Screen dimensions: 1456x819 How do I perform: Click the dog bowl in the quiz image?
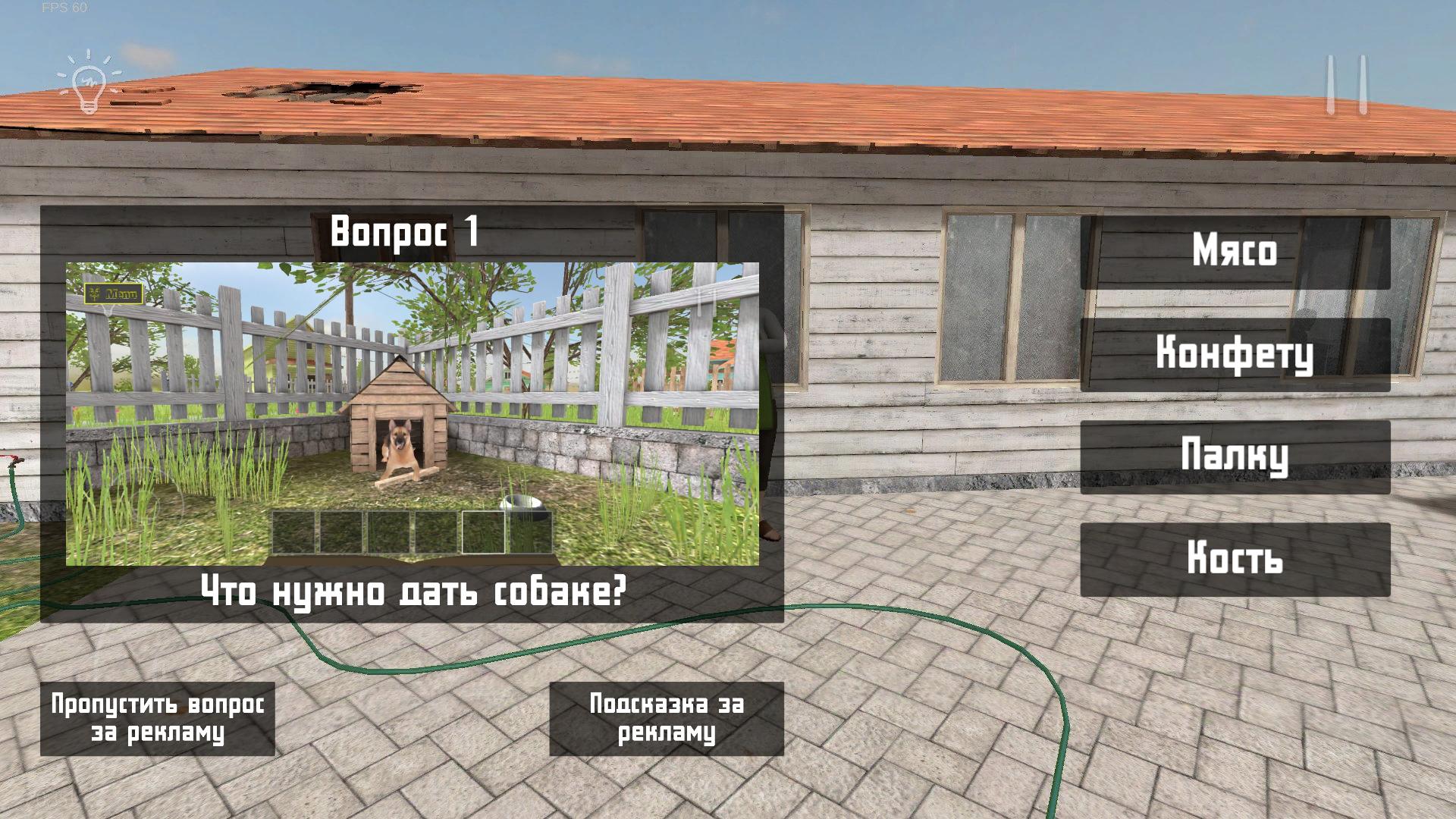[x=522, y=503]
